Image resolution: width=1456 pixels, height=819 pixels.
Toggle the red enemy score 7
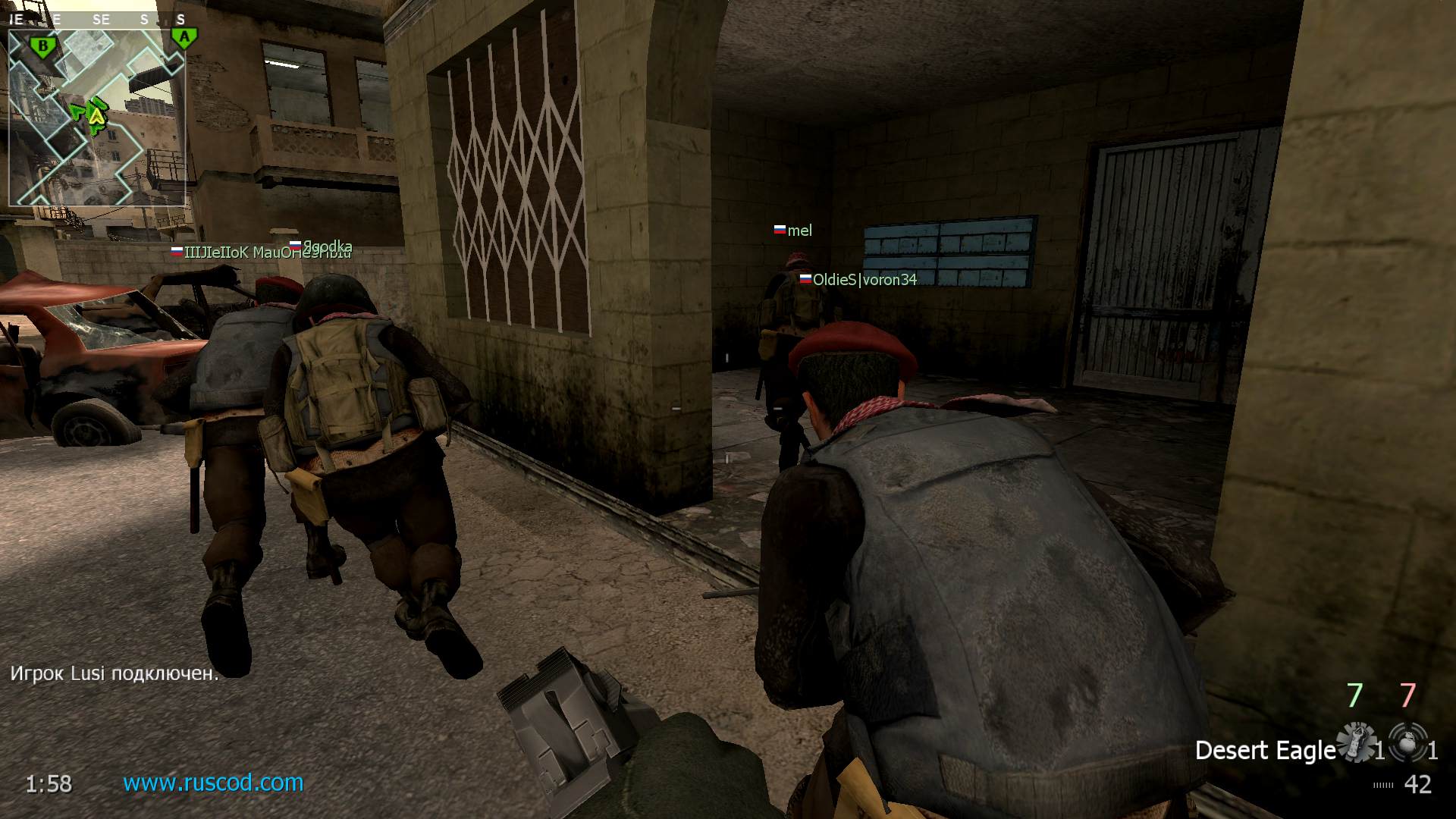pyautogui.click(x=1407, y=695)
